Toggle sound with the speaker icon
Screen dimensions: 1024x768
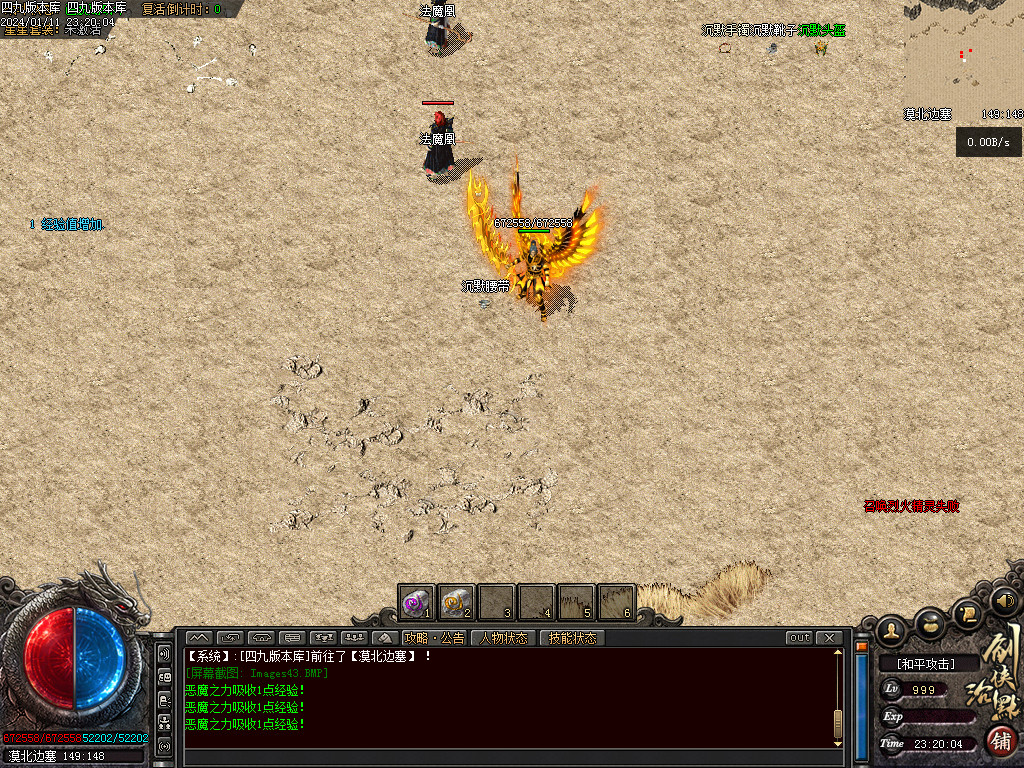(x=1004, y=601)
